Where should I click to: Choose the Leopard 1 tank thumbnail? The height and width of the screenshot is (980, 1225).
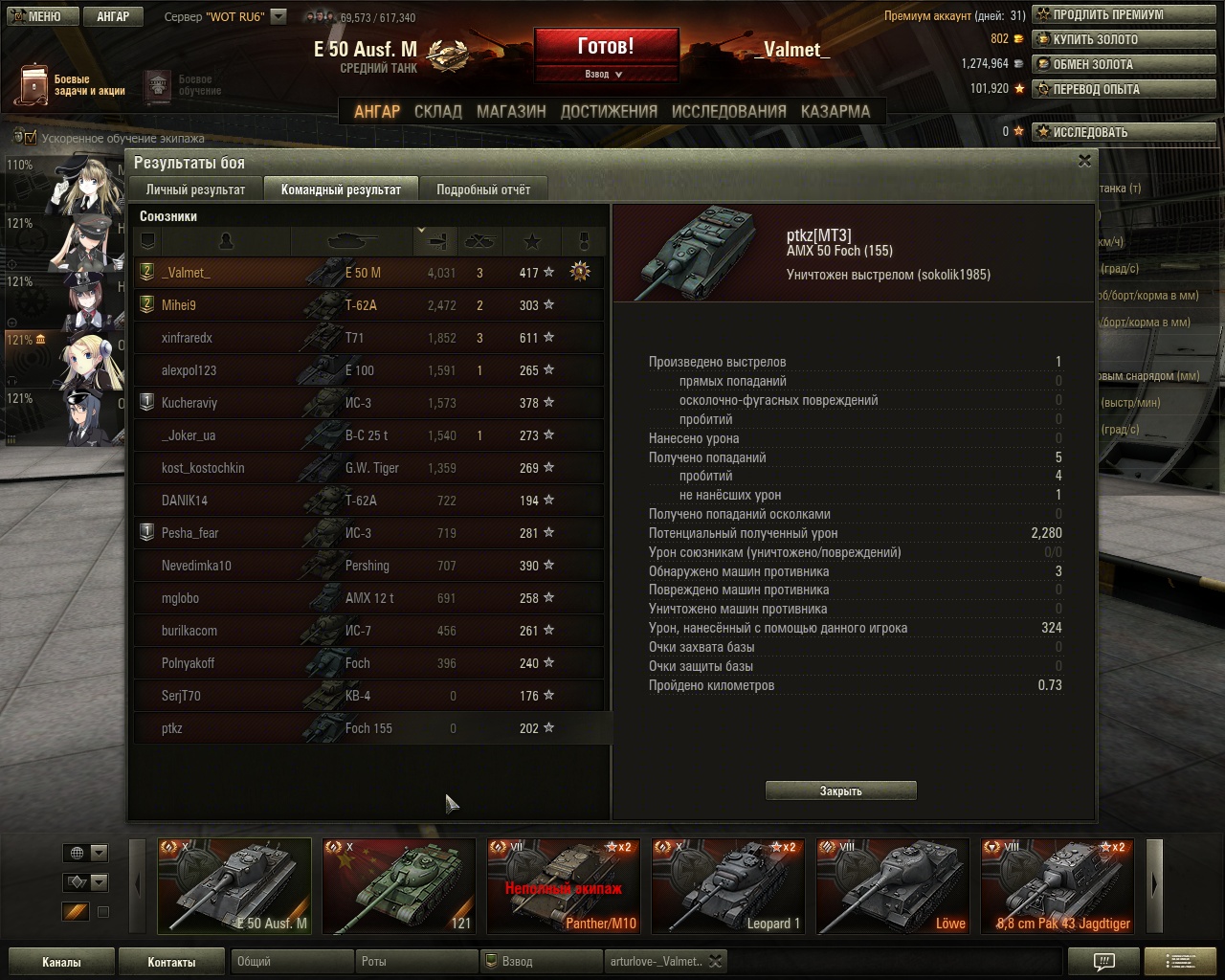pos(727,886)
